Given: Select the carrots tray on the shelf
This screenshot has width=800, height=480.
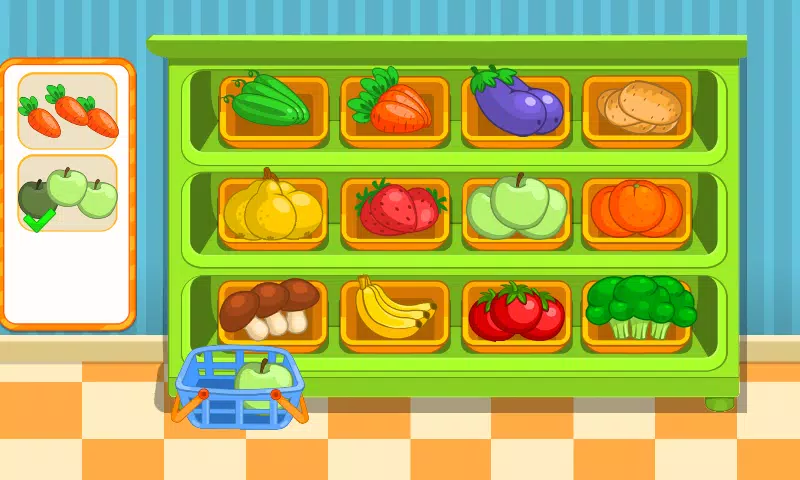Looking at the screenshot, I should tap(394, 104).
